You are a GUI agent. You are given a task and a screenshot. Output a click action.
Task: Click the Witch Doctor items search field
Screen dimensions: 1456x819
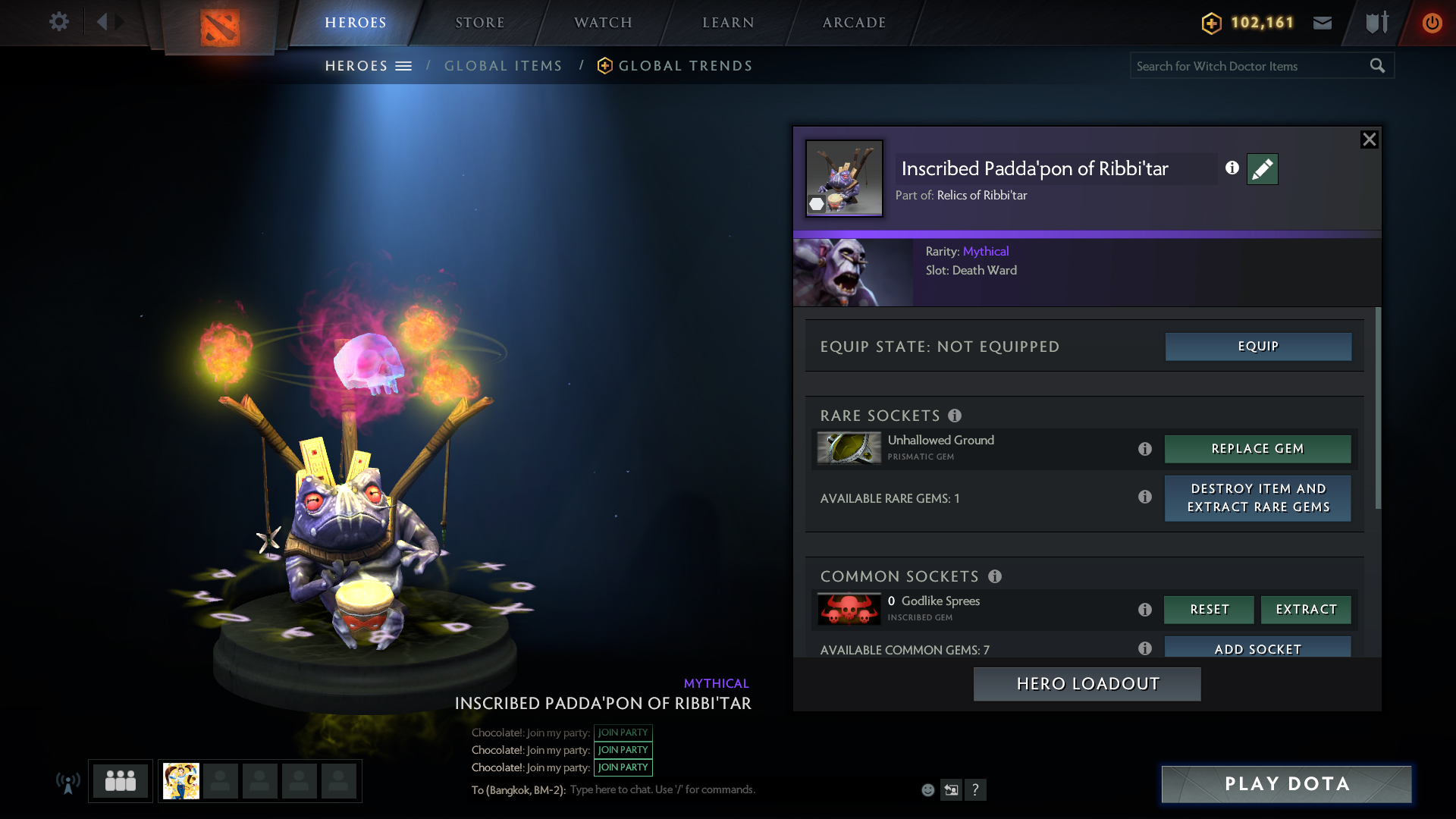pos(1247,66)
